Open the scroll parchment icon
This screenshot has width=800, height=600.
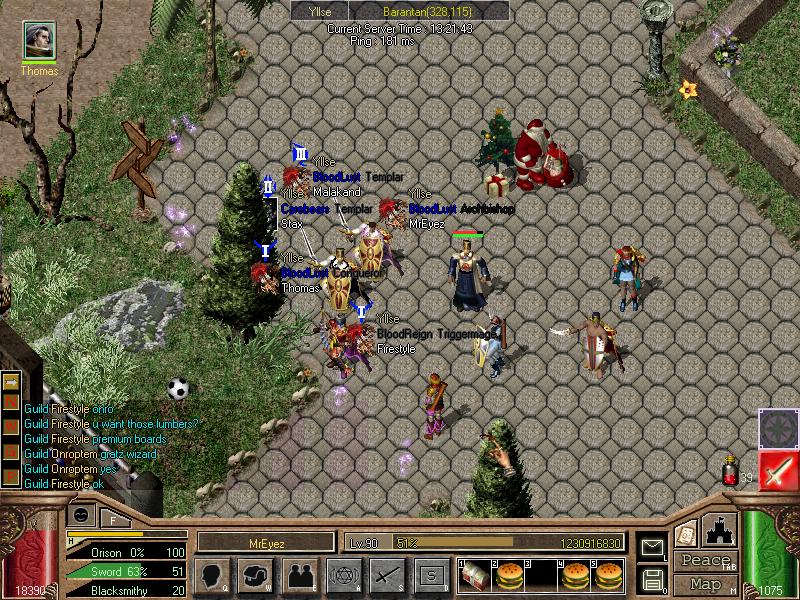pos(685,532)
